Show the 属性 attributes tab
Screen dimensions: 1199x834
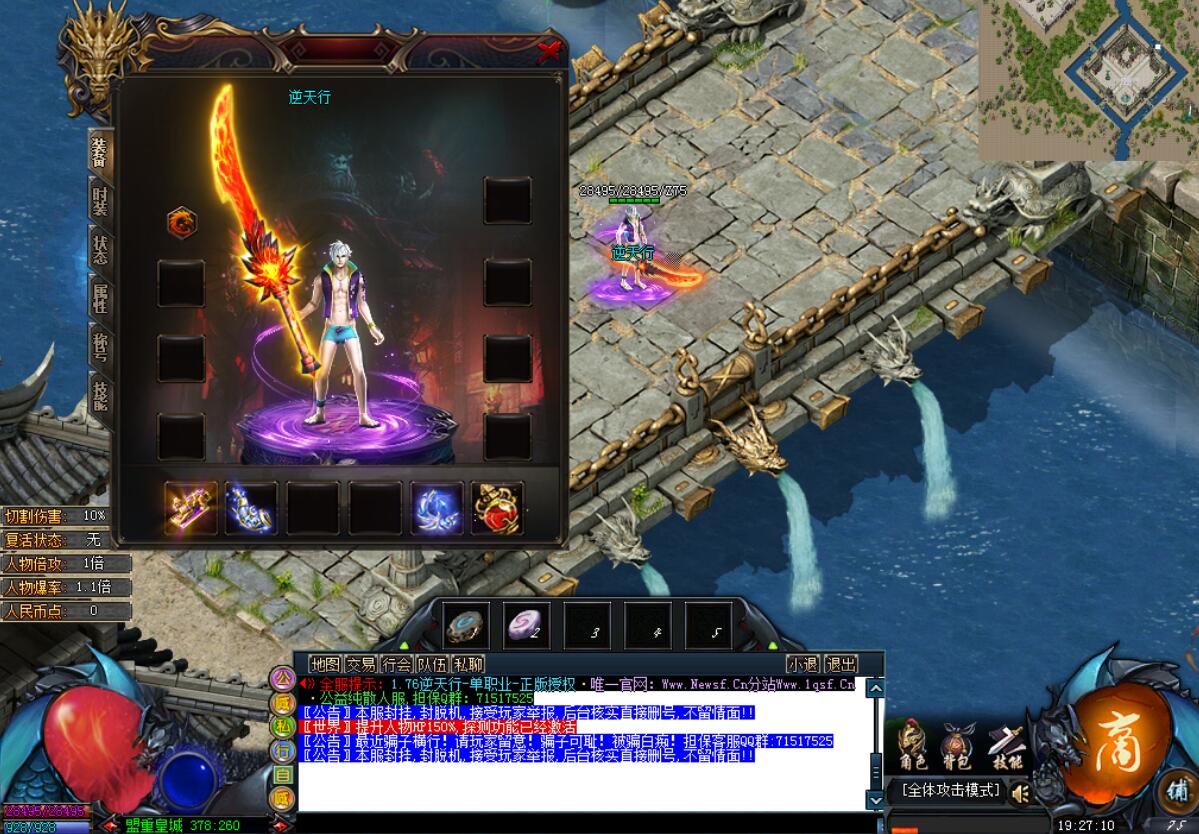[x=100, y=298]
